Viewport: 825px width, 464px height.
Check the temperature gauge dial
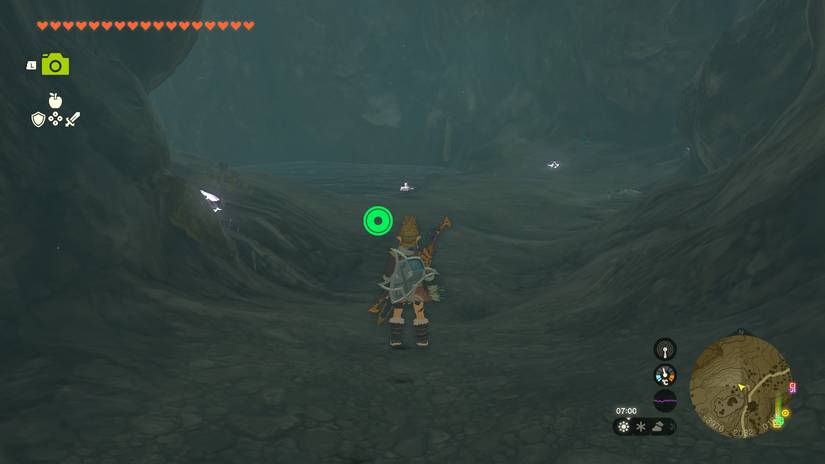point(665,375)
